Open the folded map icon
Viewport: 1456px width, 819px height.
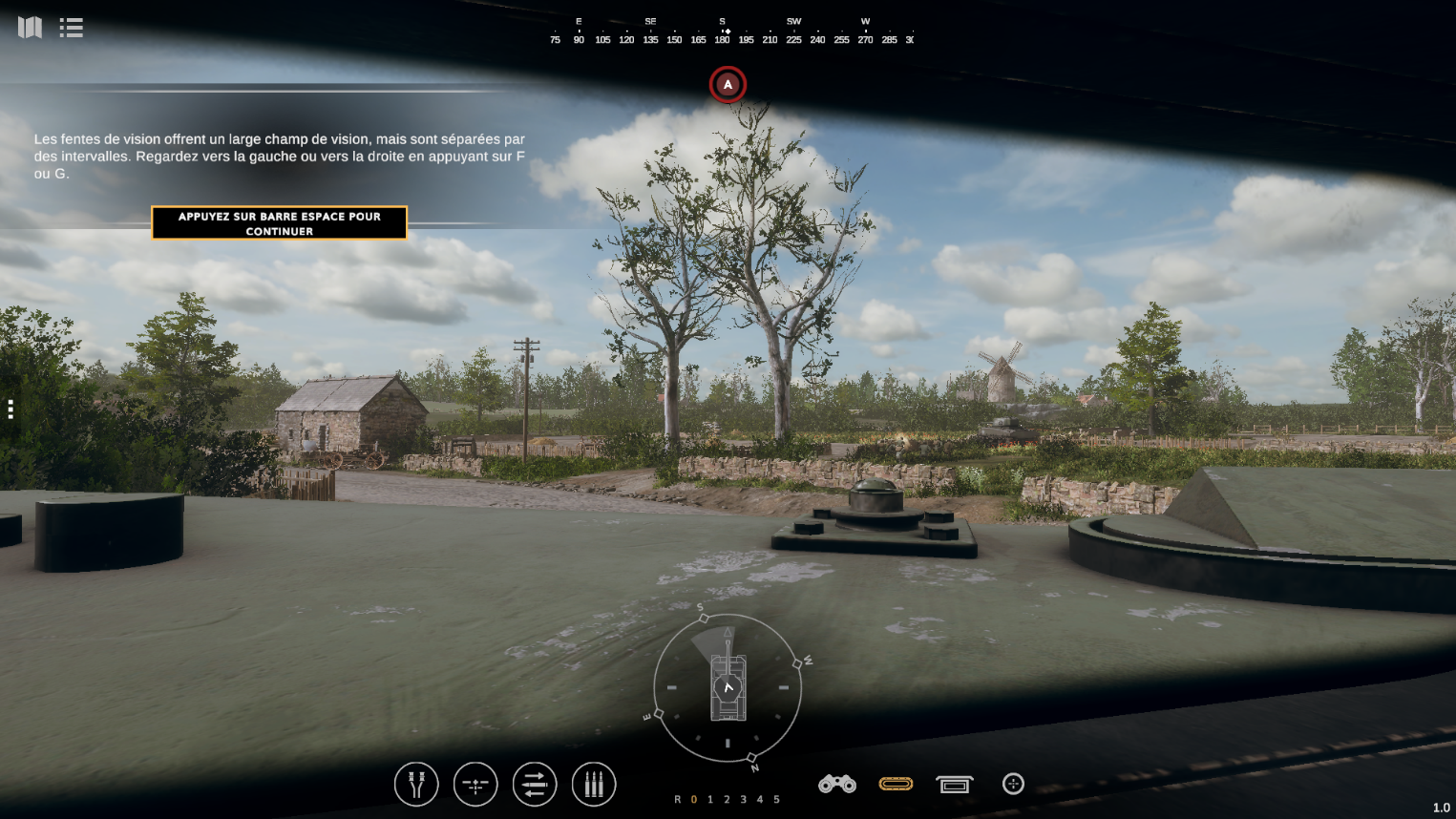point(30,28)
